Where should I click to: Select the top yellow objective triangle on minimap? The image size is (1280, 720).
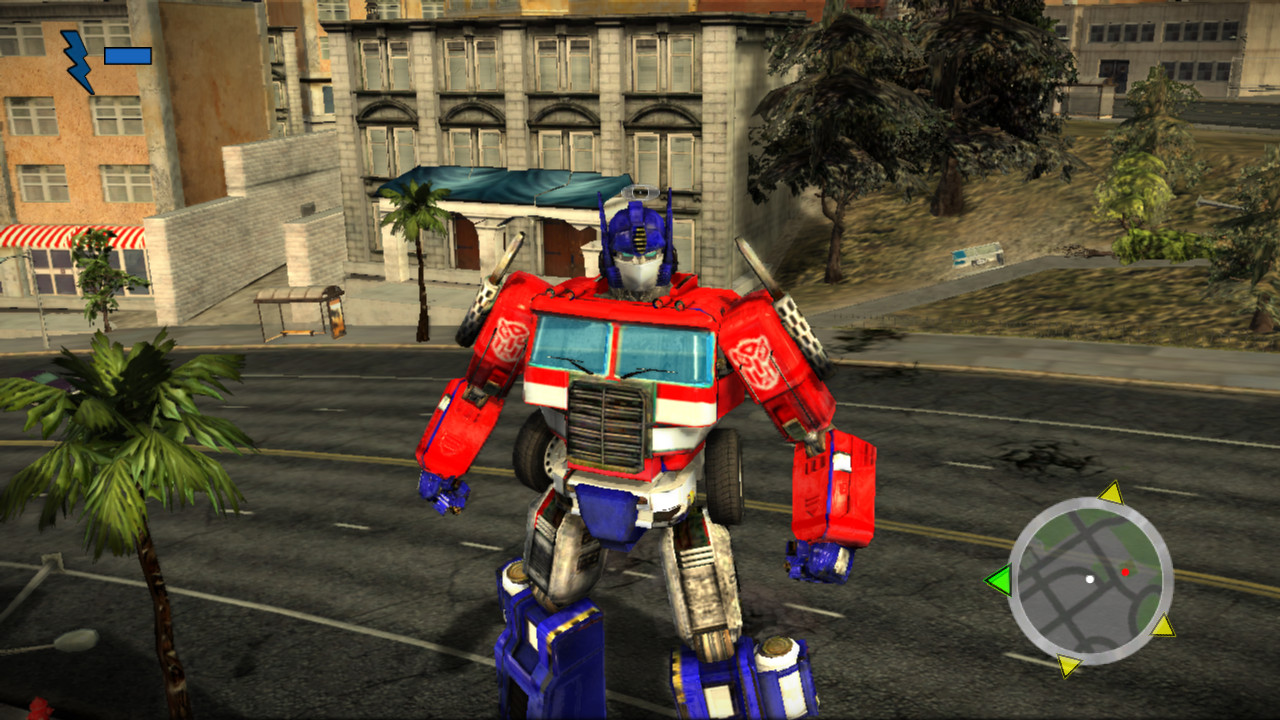[1113, 493]
